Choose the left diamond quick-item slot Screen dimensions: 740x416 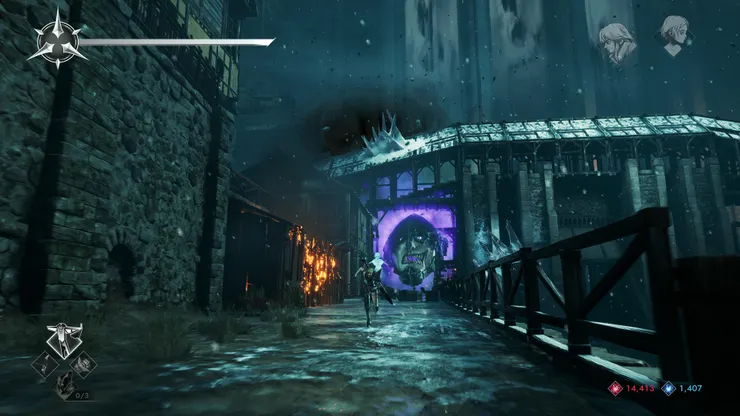[44, 365]
